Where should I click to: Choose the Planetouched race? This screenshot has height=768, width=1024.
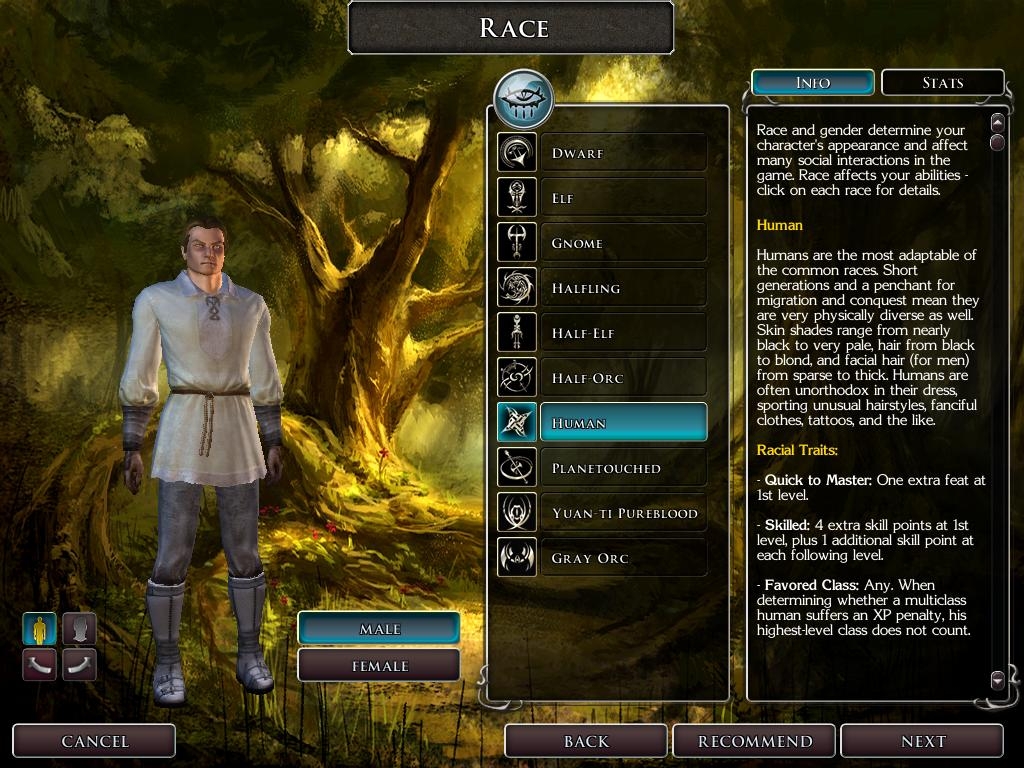[x=622, y=468]
